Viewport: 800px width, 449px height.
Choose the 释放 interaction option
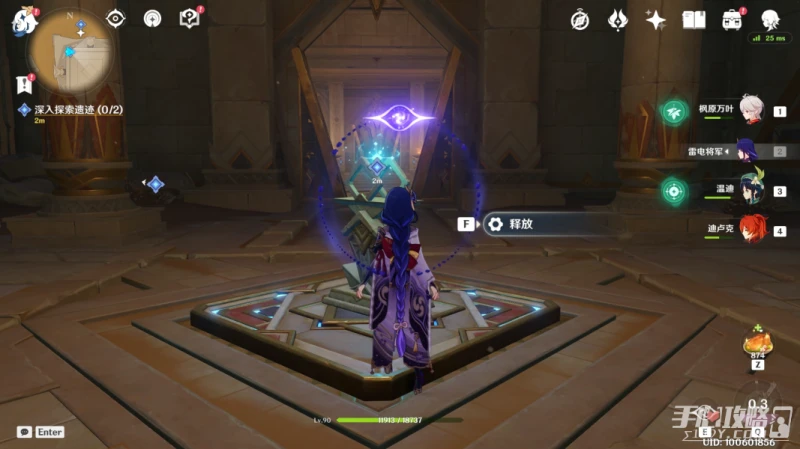[520, 224]
